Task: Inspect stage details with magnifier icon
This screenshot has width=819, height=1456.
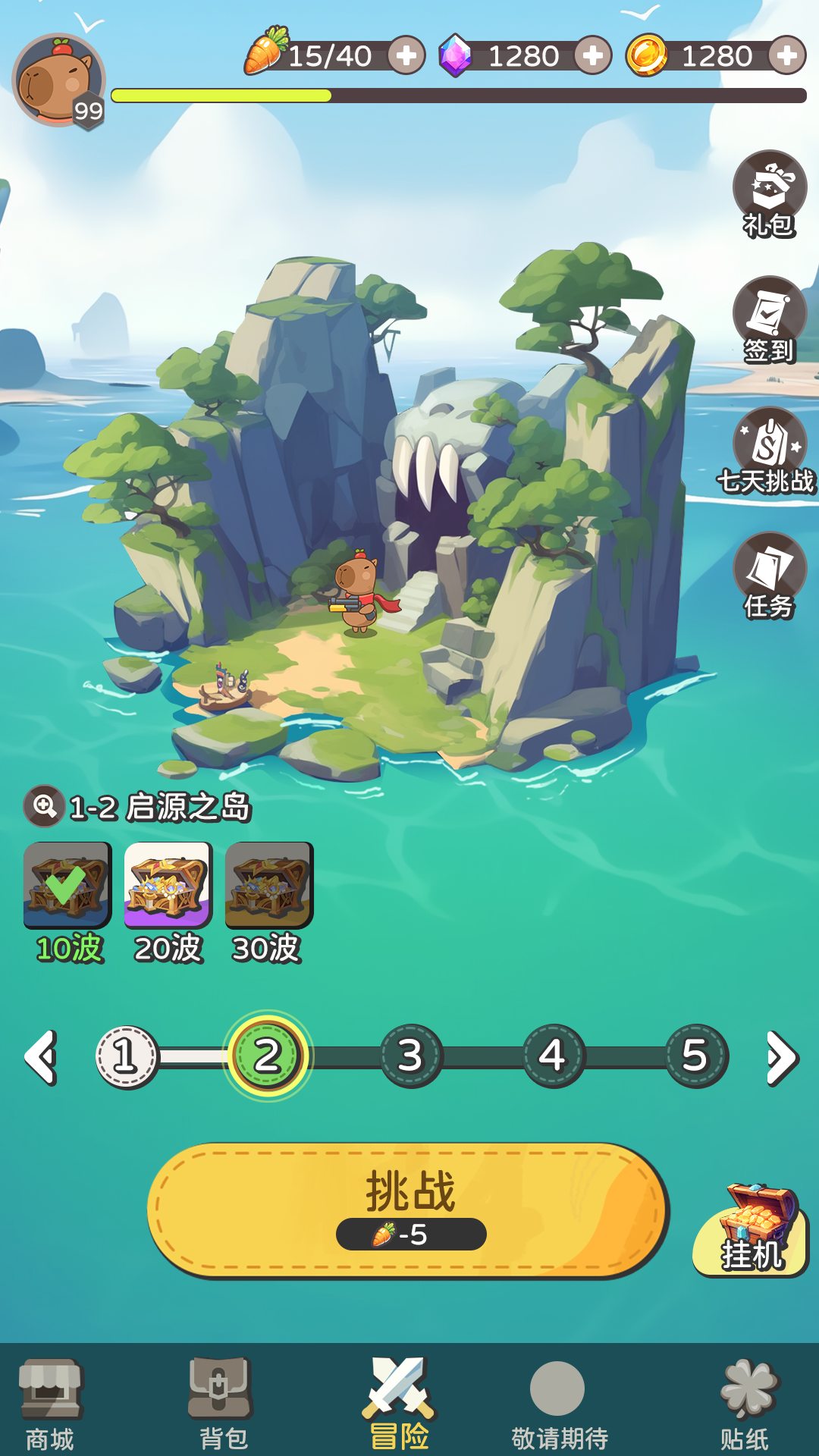Action: click(x=44, y=805)
